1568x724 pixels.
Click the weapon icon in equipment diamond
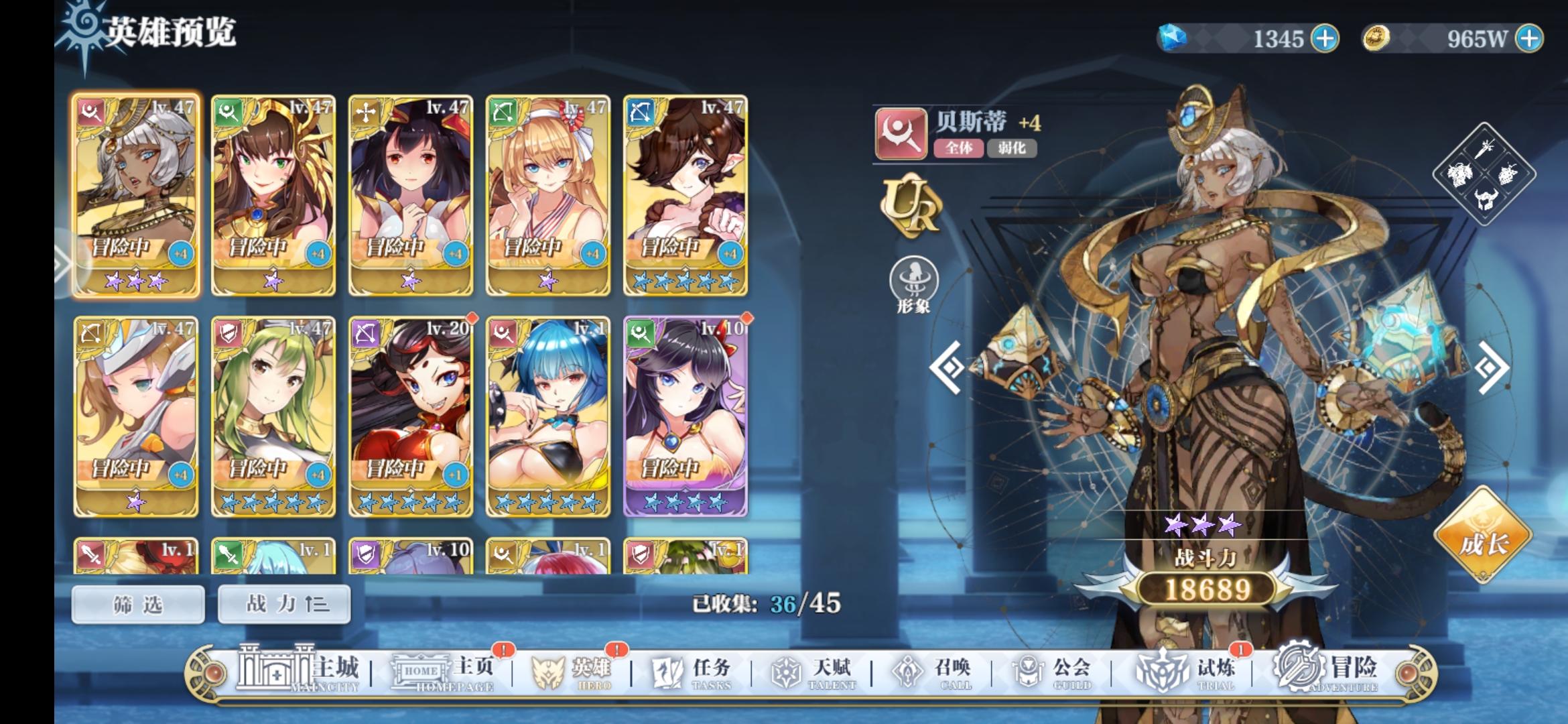tap(1485, 149)
